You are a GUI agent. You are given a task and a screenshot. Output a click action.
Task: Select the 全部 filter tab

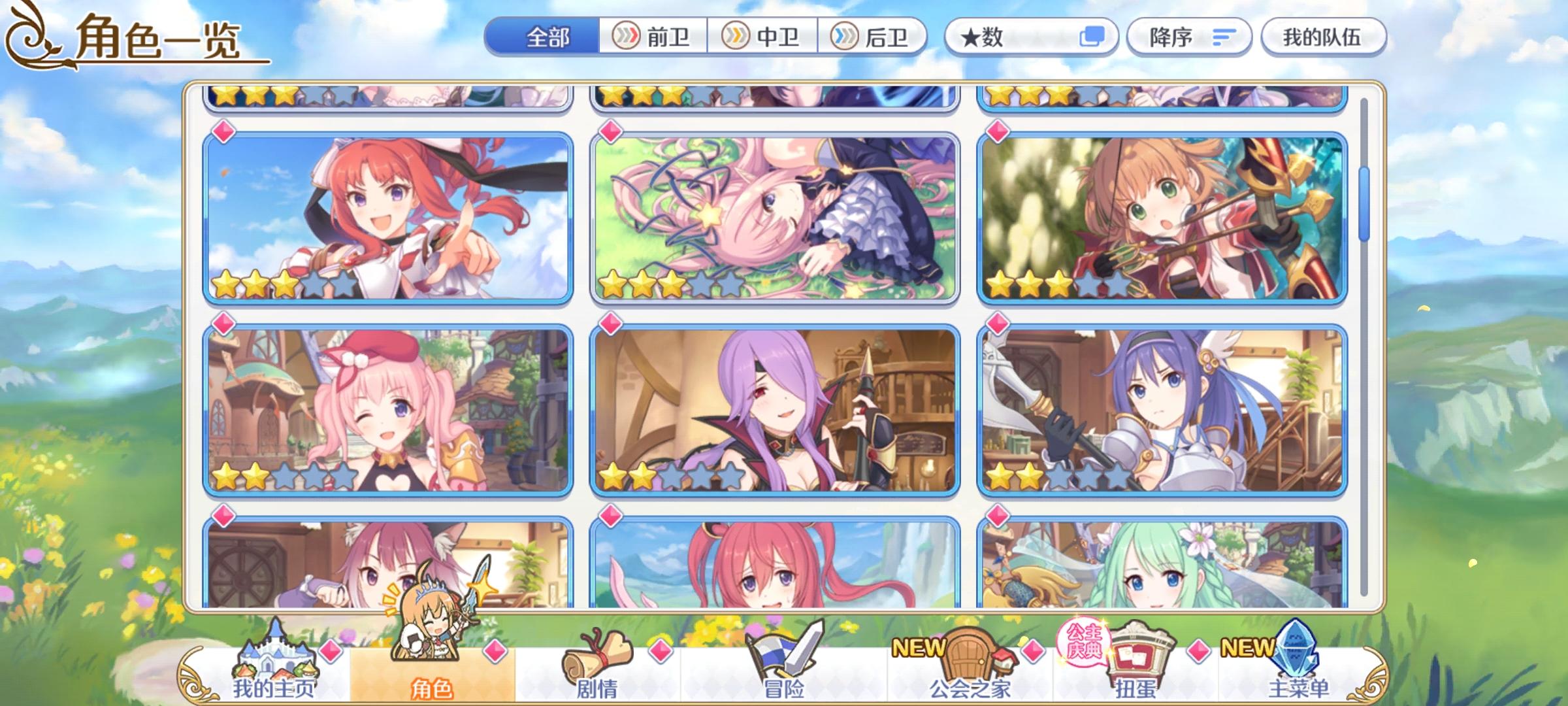[x=546, y=37]
